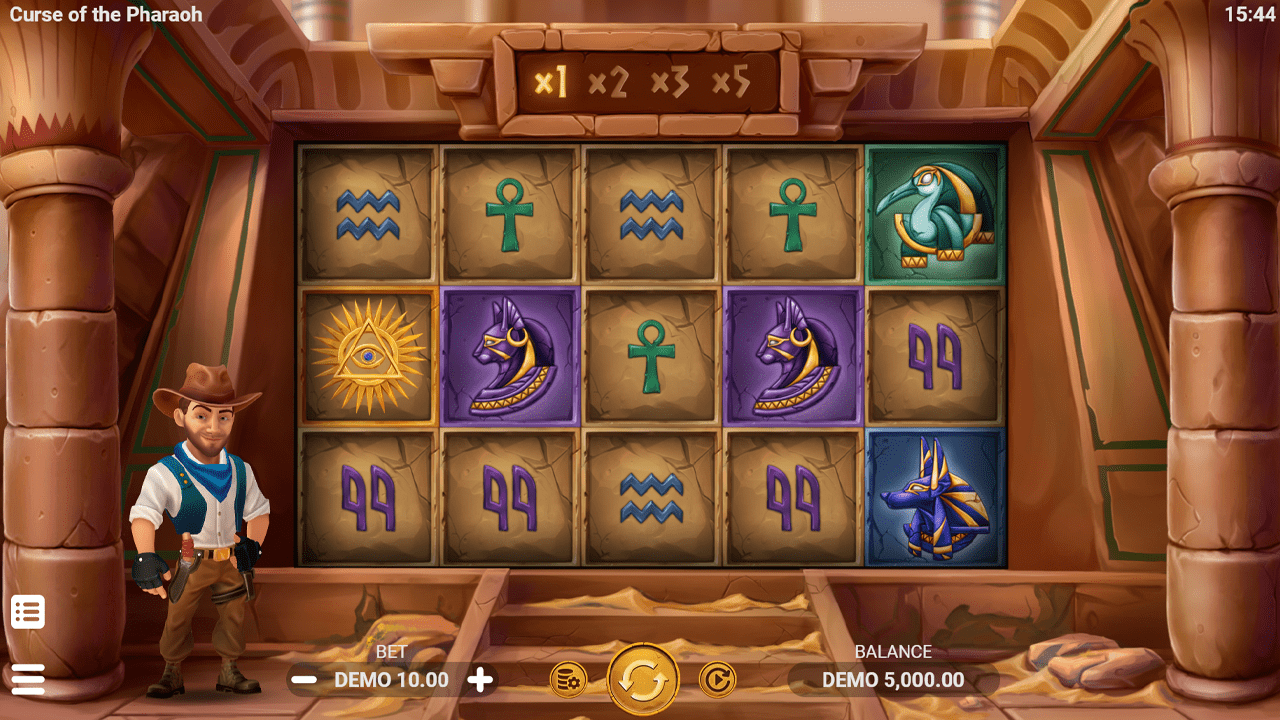This screenshot has width=1280, height=720.
Task: Click the BET amount showing DEMO 10.00
Action: pos(391,678)
